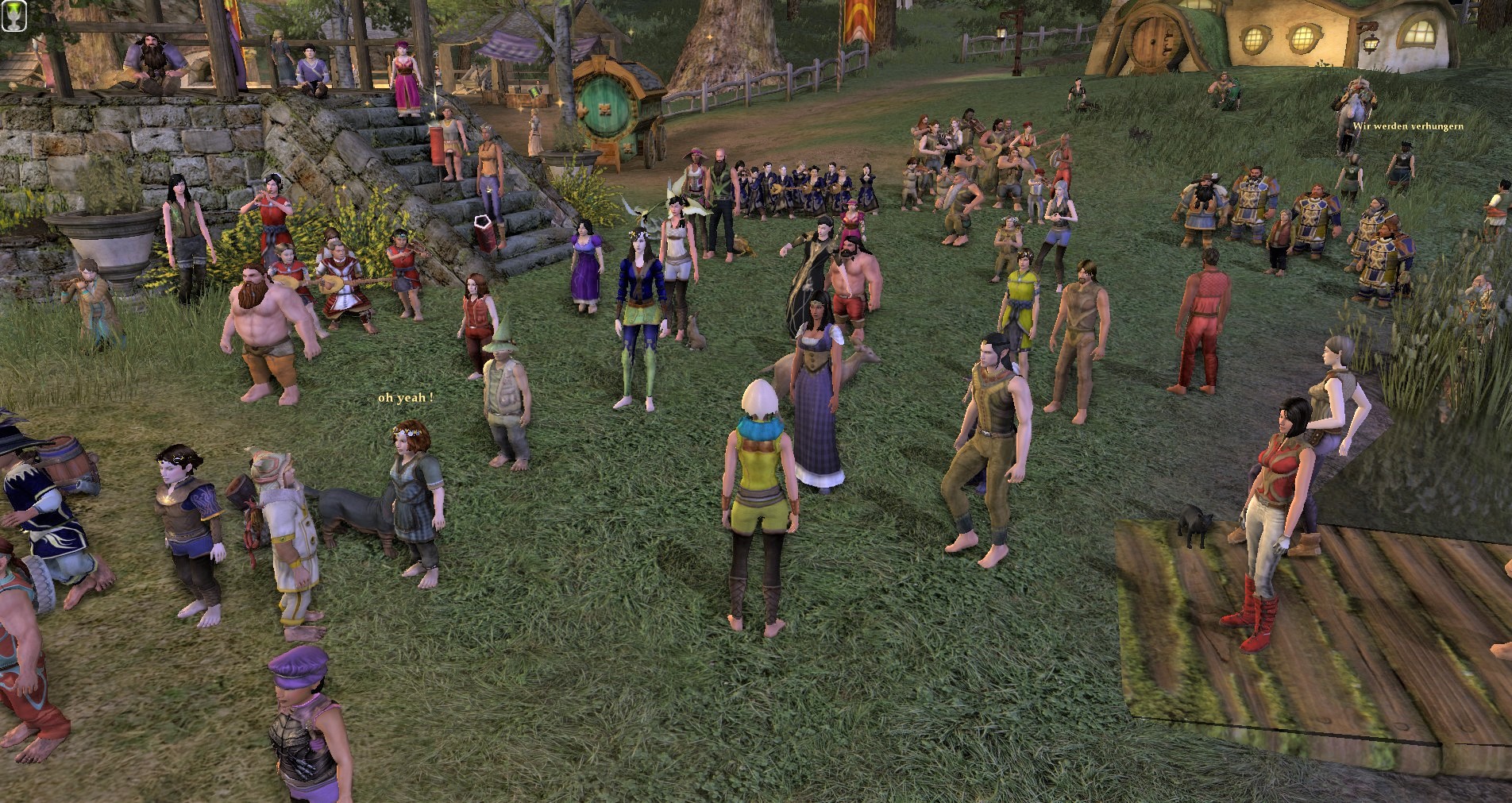Click the green goblet buff icon
The height and width of the screenshot is (803, 1512).
click(13, 14)
